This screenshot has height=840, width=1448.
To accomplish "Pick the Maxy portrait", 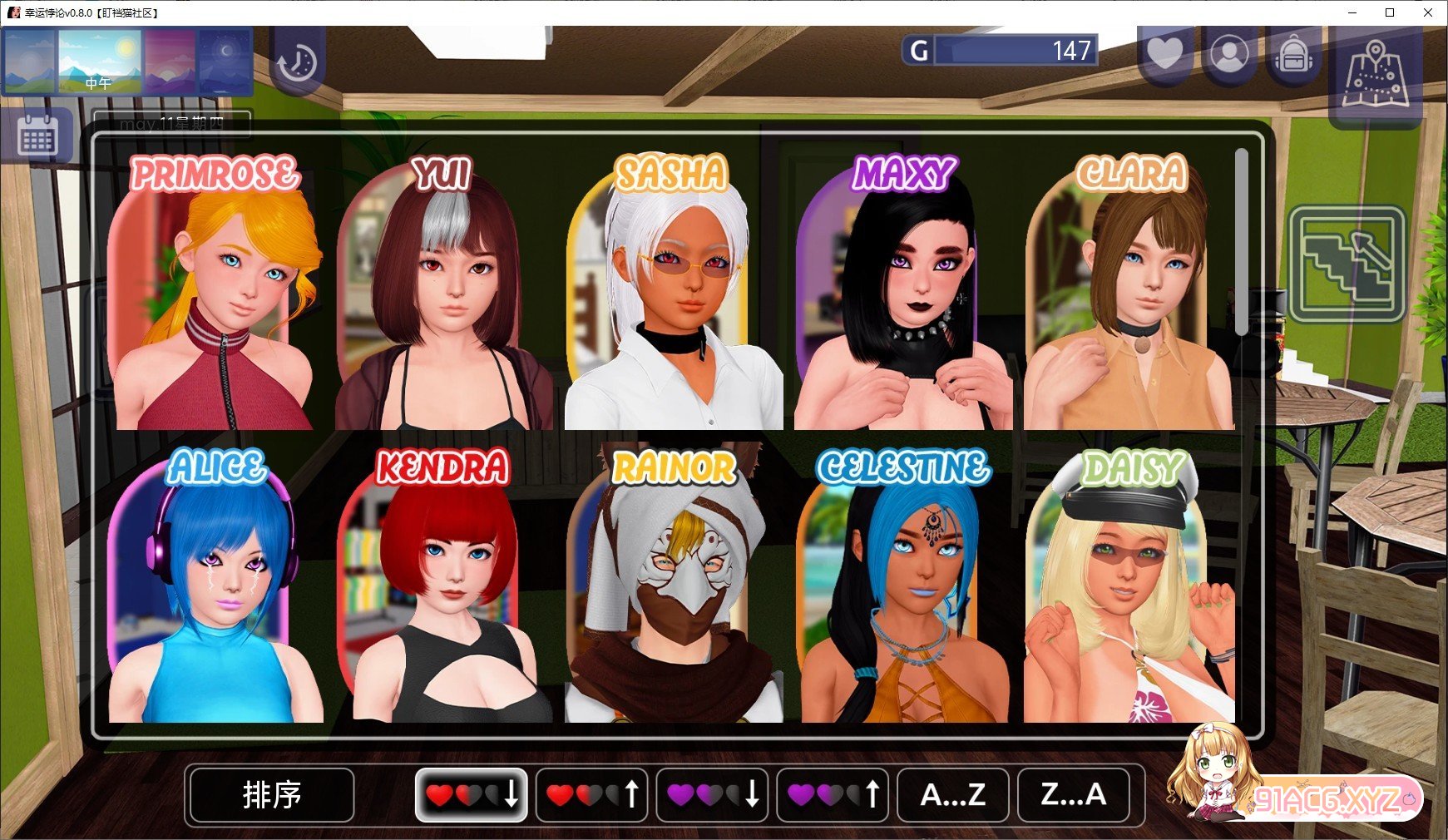I will pos(903,299).
